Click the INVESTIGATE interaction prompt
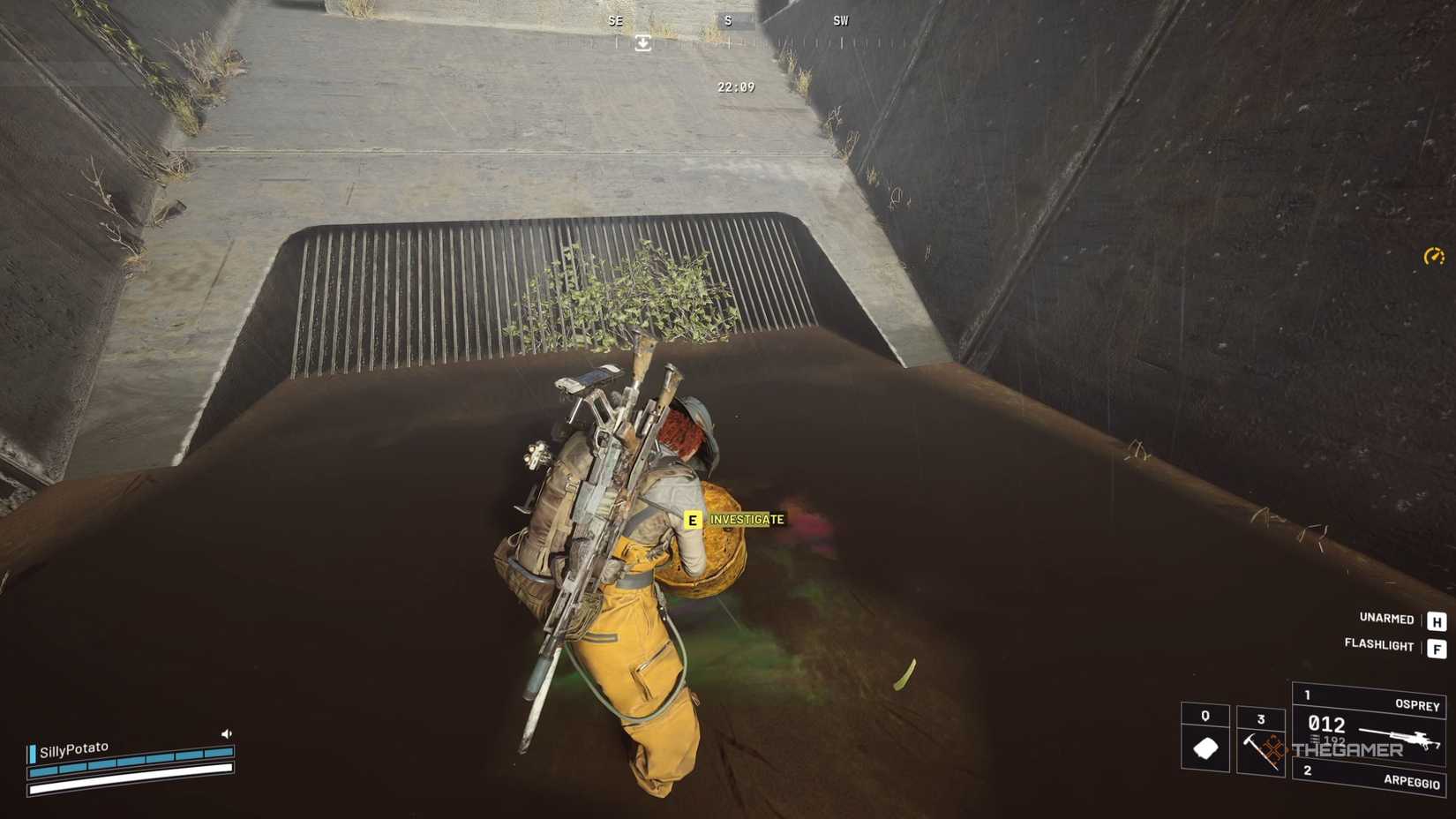This screenshot has height=819, width=1456. coord(744,520)
